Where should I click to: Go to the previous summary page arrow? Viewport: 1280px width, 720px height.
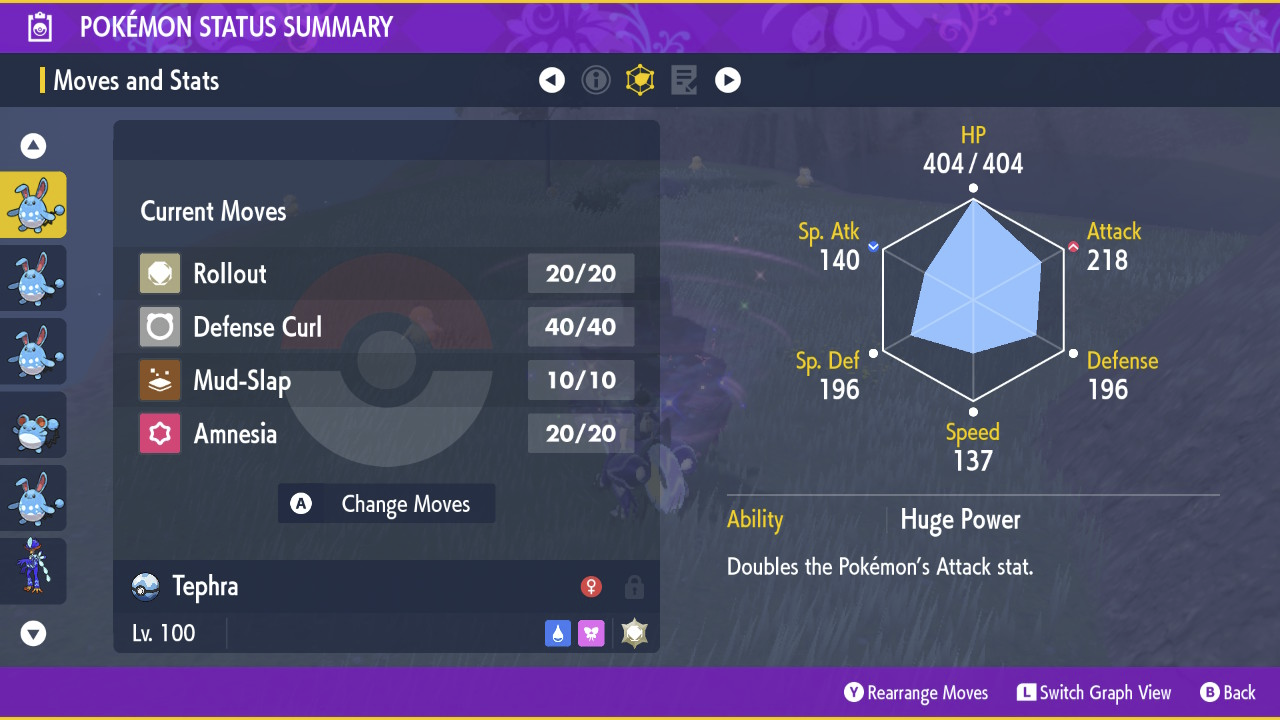click(552, 80)
